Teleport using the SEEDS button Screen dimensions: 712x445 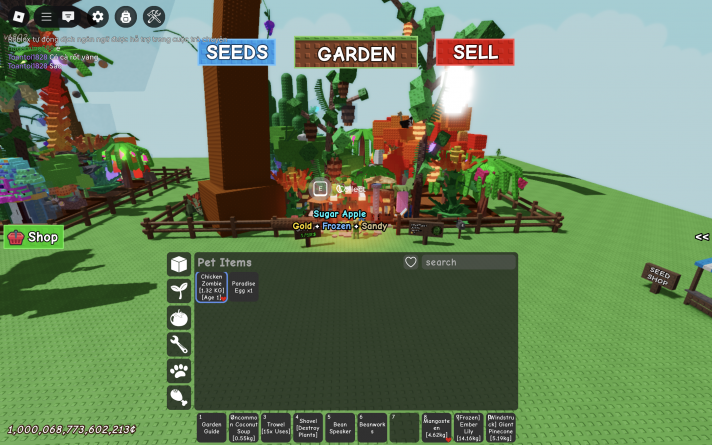tap(236, 52)
